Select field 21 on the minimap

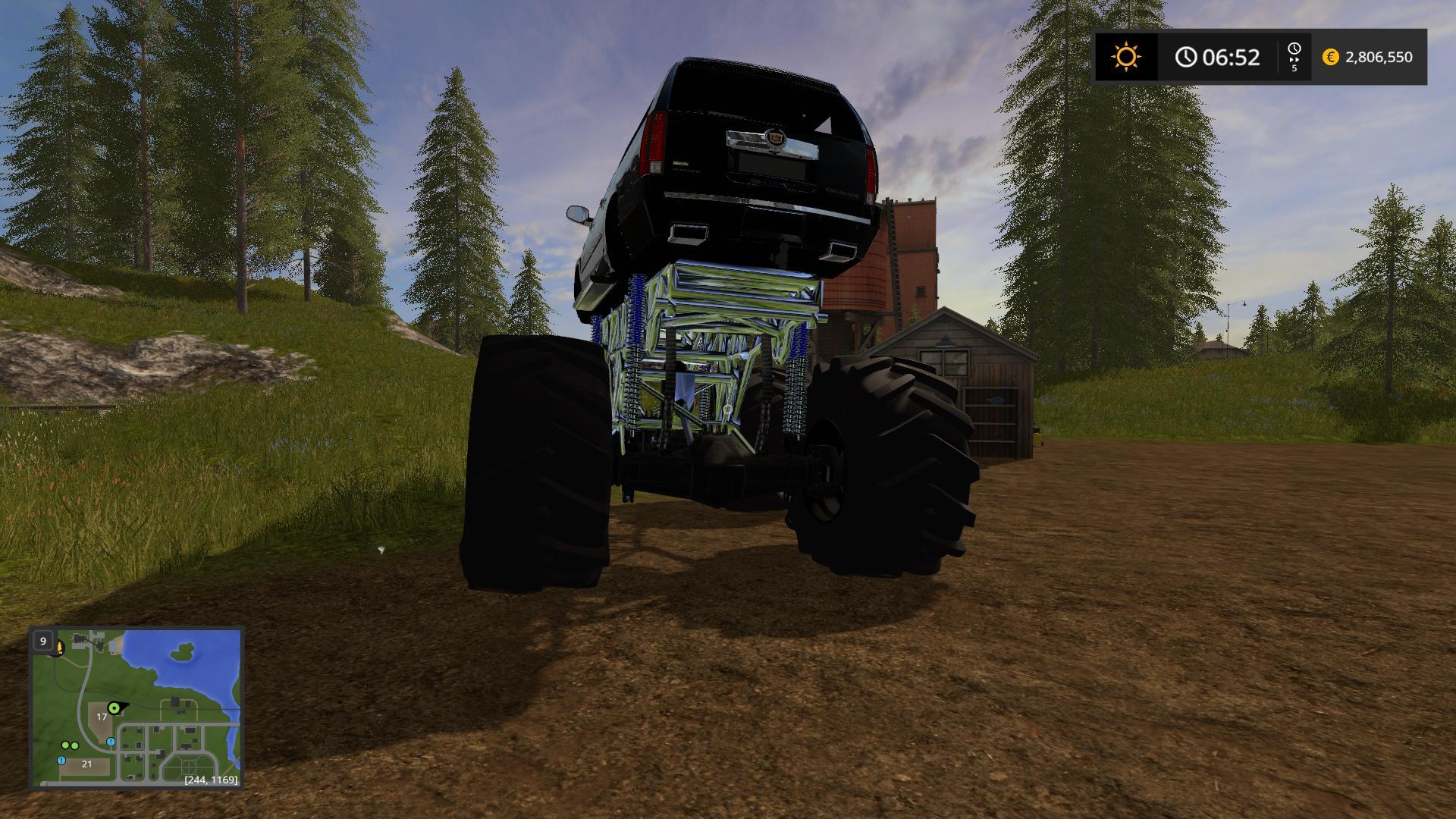86,764
